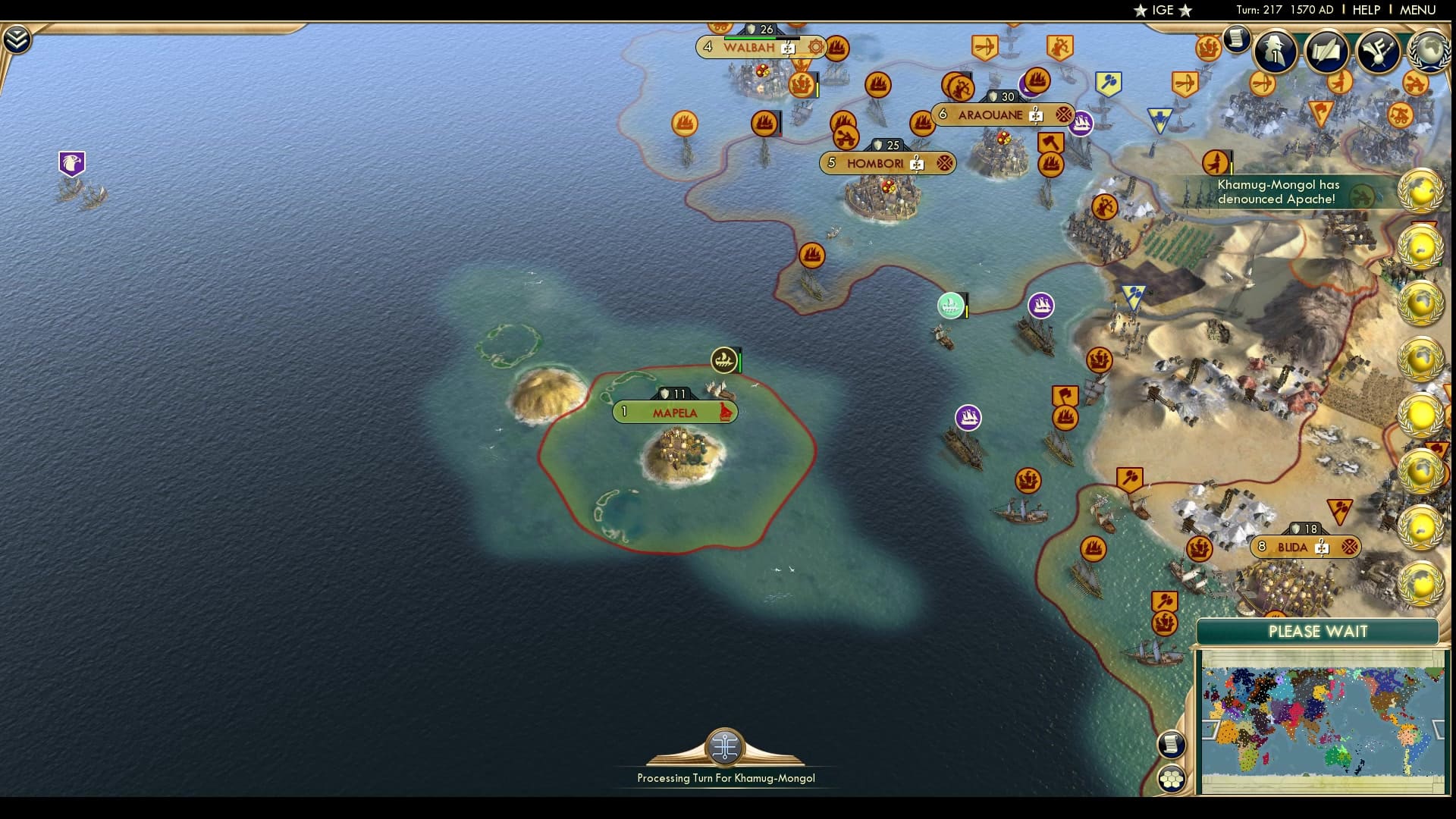Viewport: 1456px width, 819px height.
Task: Open the MENU
Action: click(1417, 10)
